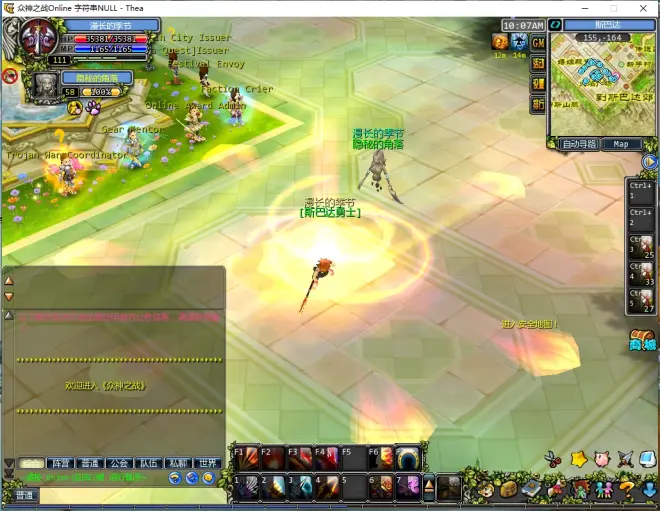Activate the F1 skill slot

(245, 458)
